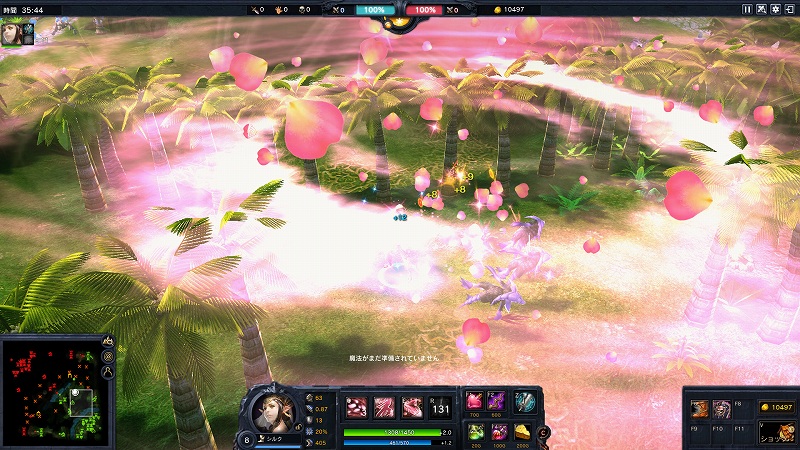
Task: Use the pink gem item priced 700
Action: 474,400
